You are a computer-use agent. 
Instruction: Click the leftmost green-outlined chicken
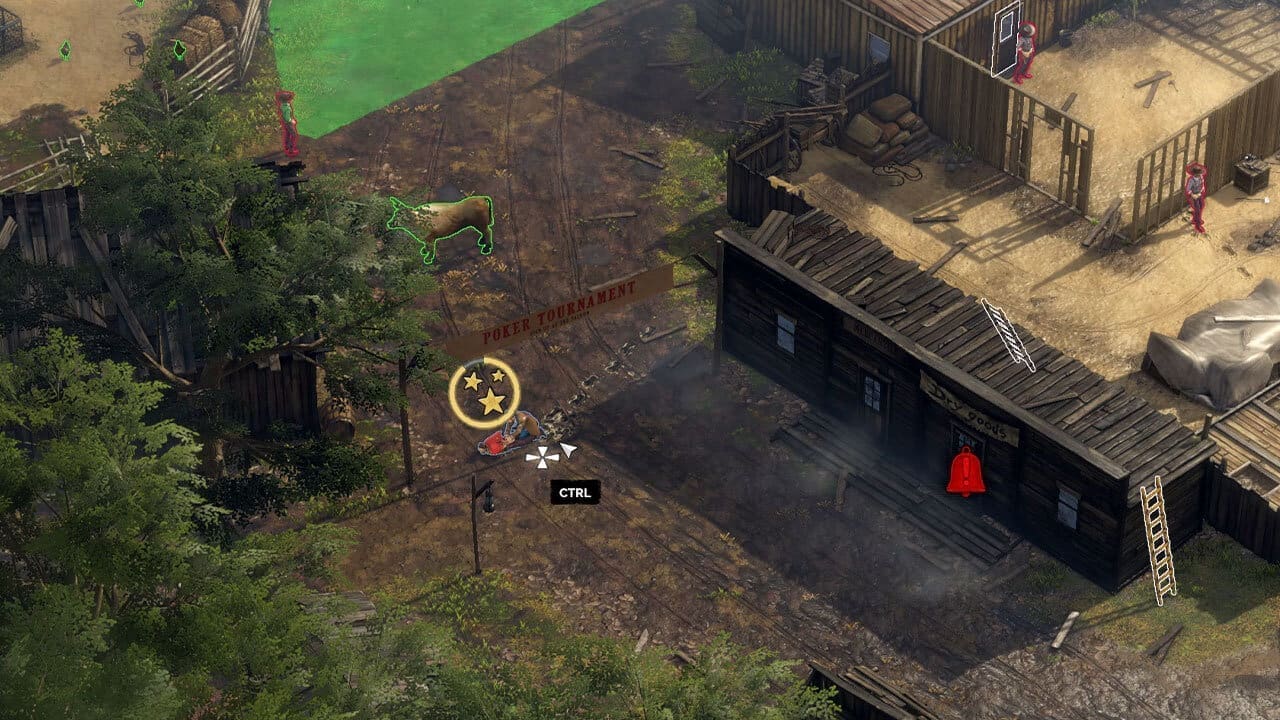[x=65, y=48]
